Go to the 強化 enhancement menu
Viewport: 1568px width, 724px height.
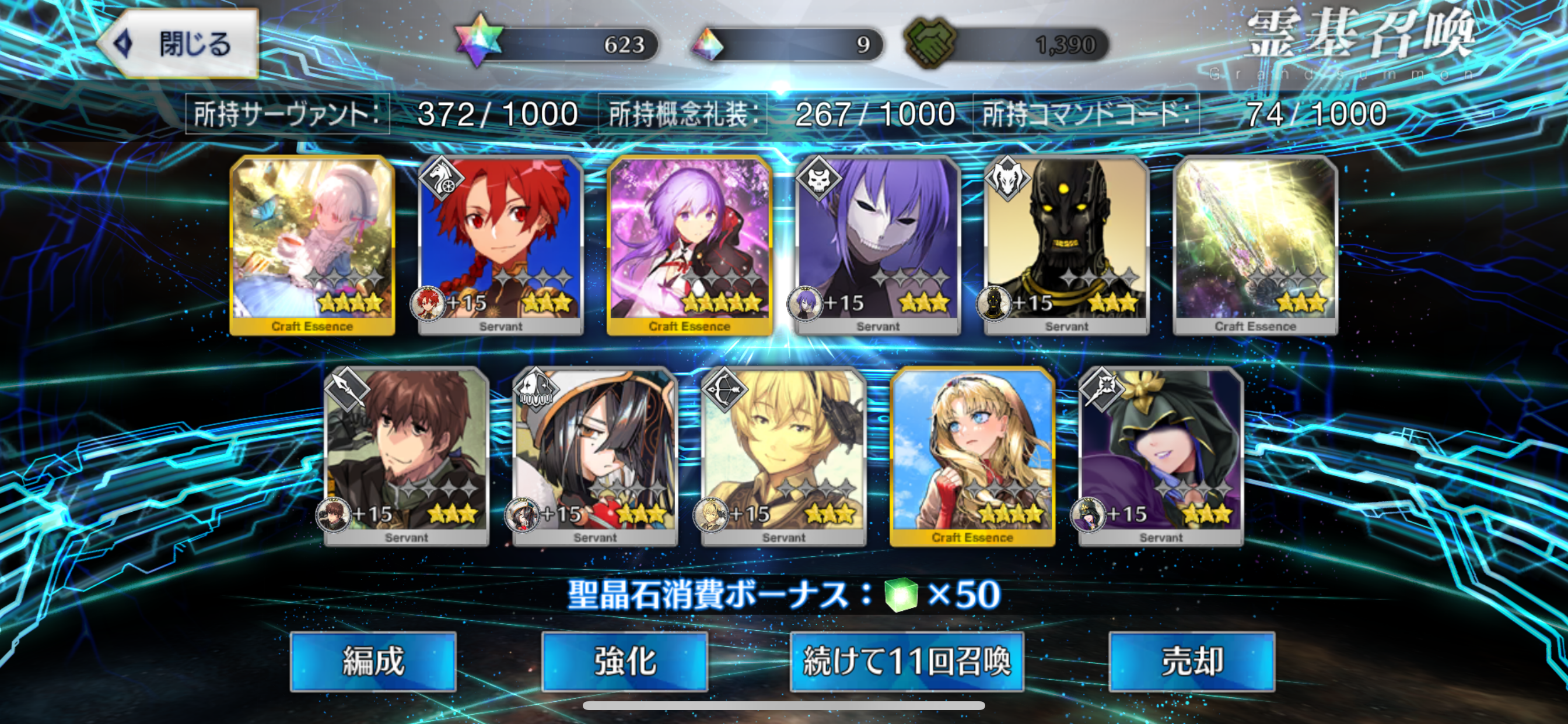click(x=625, y=661)
